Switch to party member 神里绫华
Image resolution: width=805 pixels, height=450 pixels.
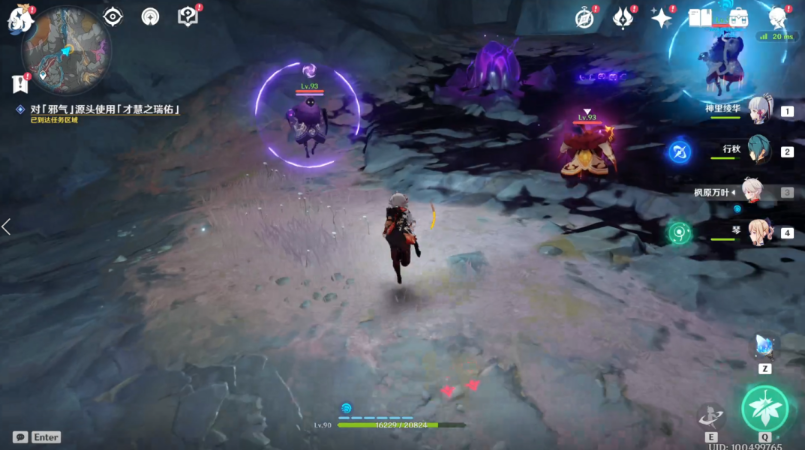point(760,112)
